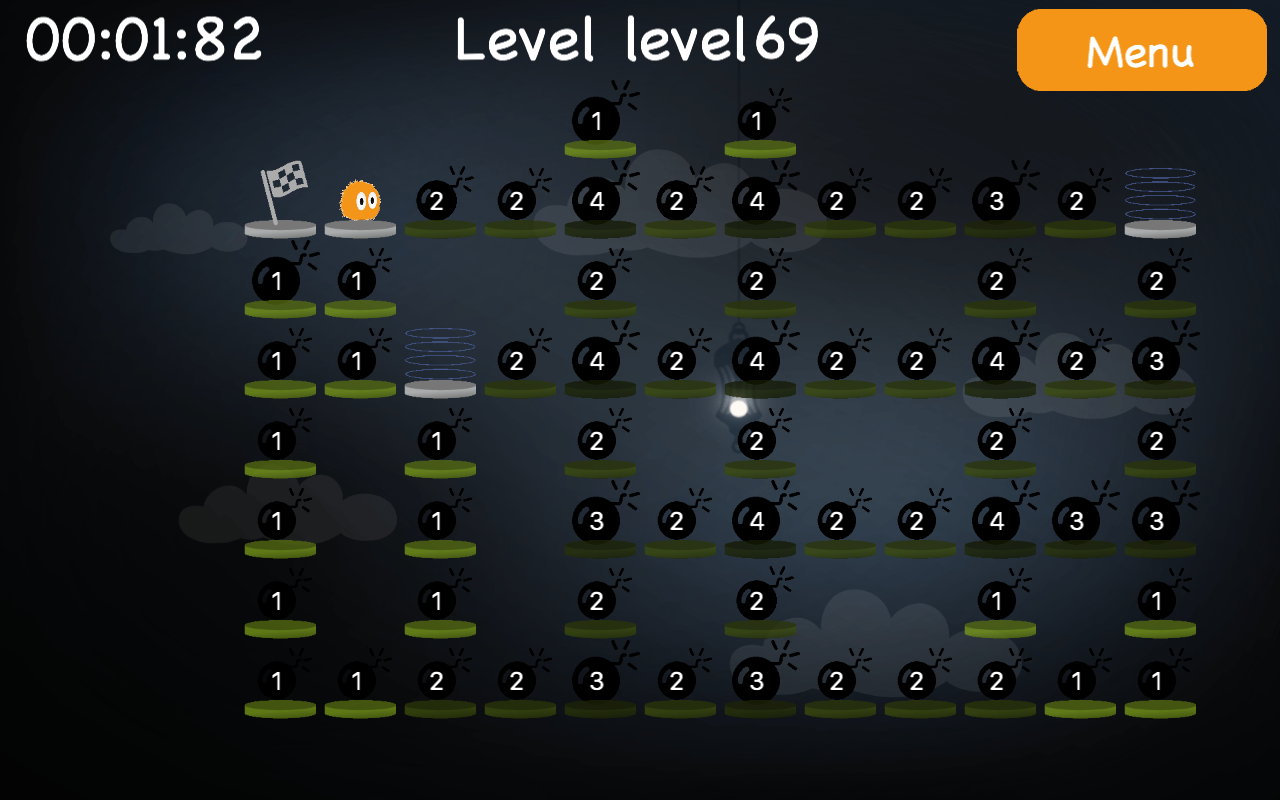Viewport: 1280px width, 800px height.
Task: Tap the leftmost bomb labeled 1 below the flag
Action: (x=278, y=281)
